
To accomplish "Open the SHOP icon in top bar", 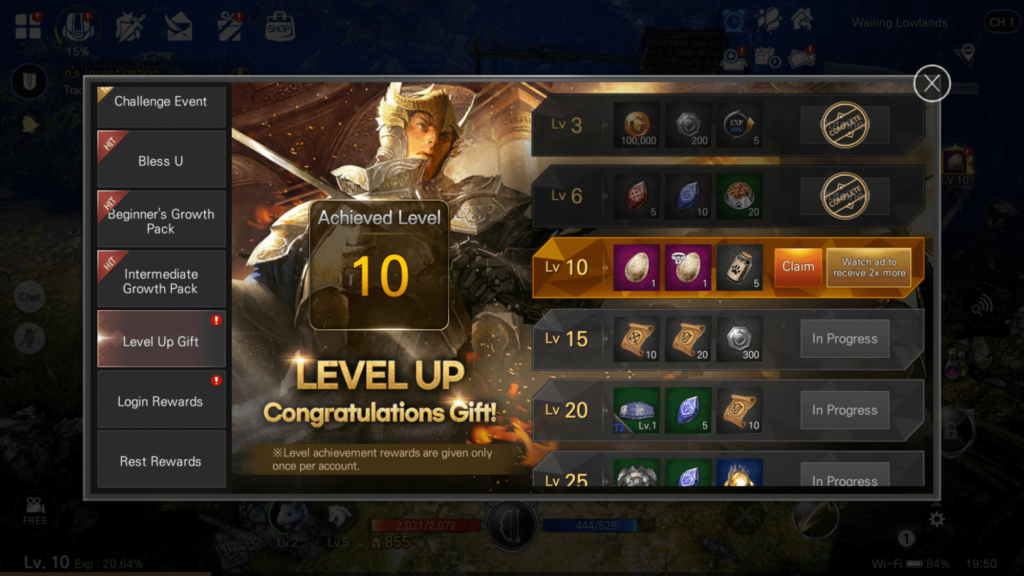I will point(280,27).
